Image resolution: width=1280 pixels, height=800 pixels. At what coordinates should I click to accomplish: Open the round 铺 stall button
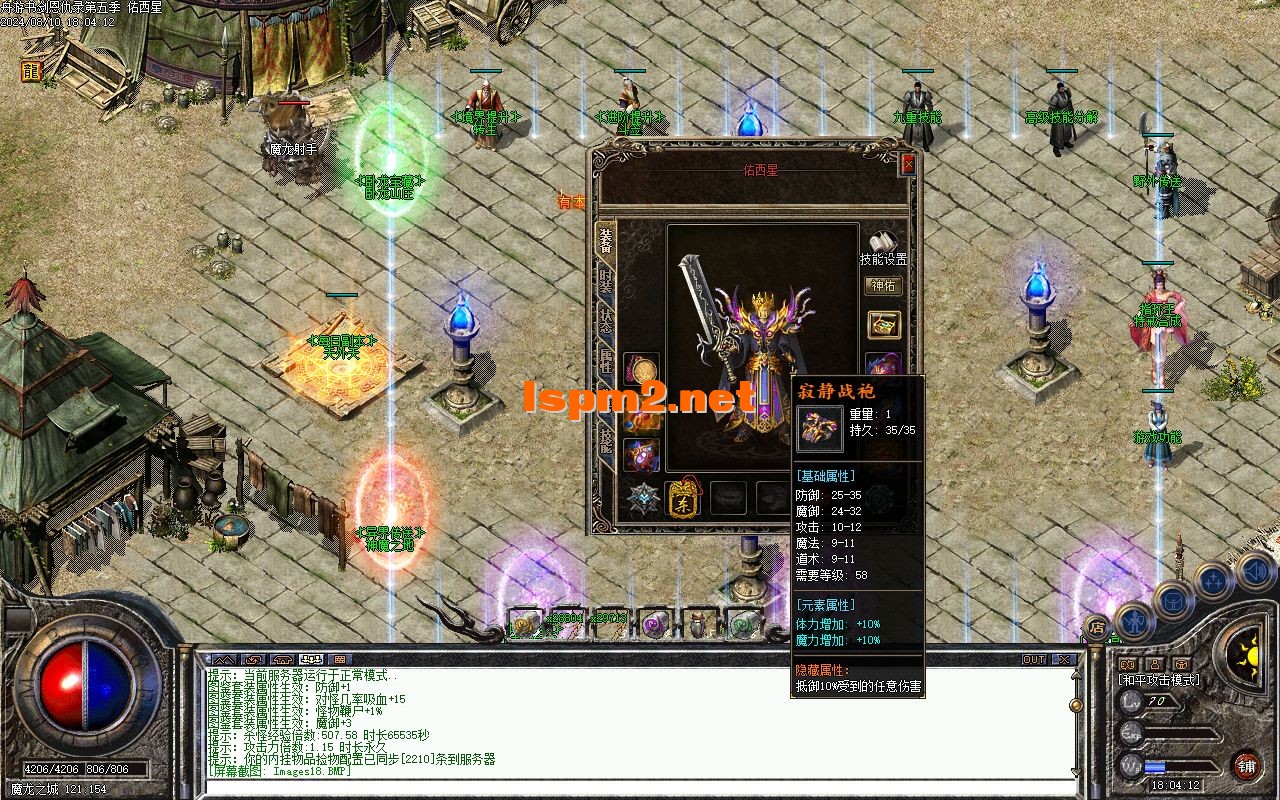(1246, 767)
